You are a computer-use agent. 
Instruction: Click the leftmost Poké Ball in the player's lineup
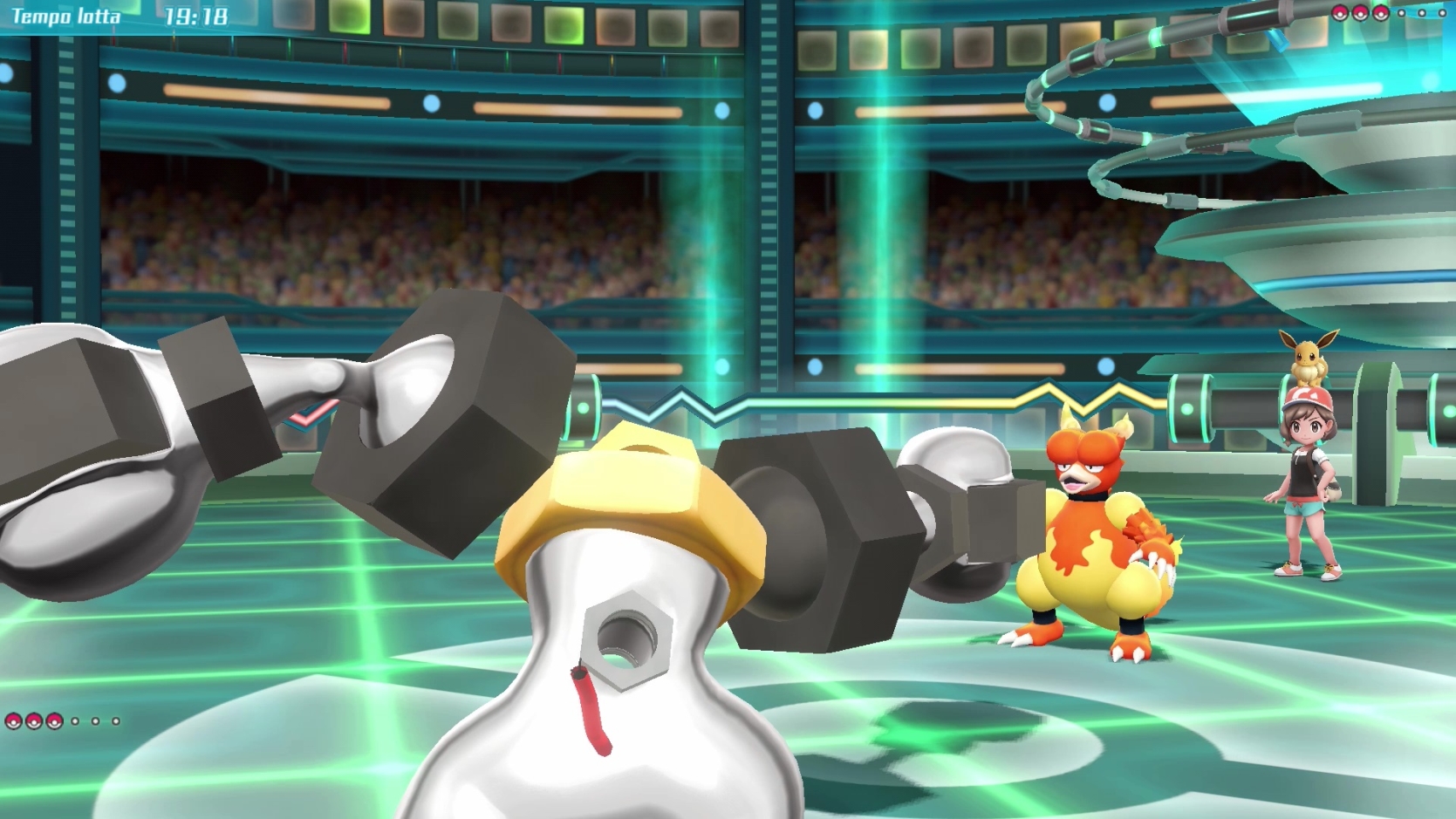tap(14, 721)
